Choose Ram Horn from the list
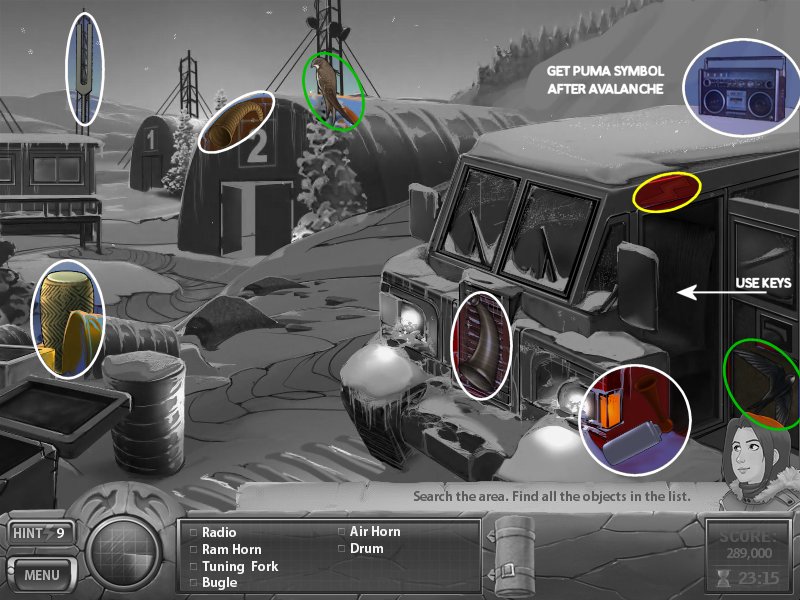Image resolution: width=800 pixels, height=600 pixels. 231,549
